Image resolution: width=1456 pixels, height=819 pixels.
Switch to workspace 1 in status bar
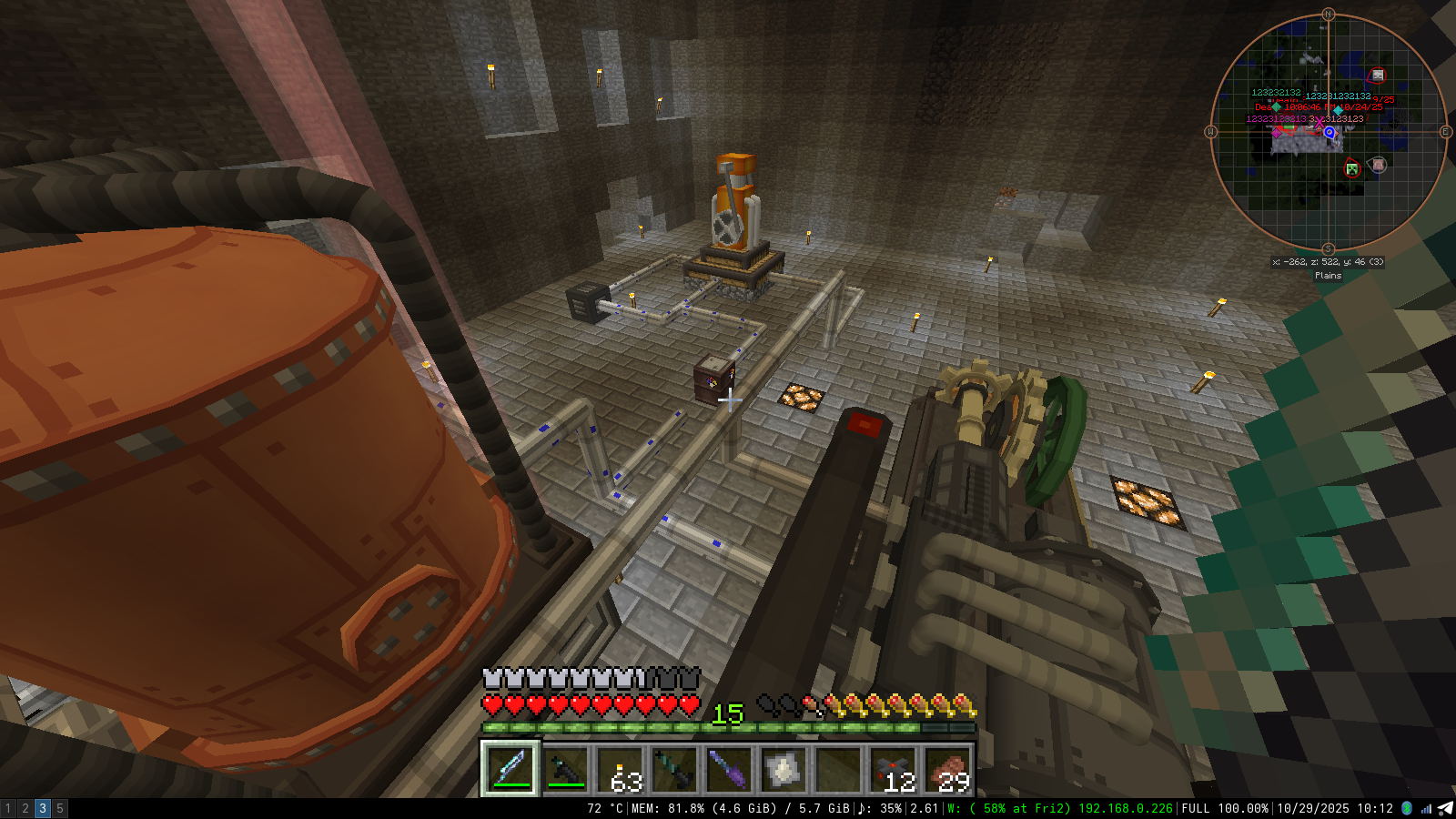coord(8,808)
